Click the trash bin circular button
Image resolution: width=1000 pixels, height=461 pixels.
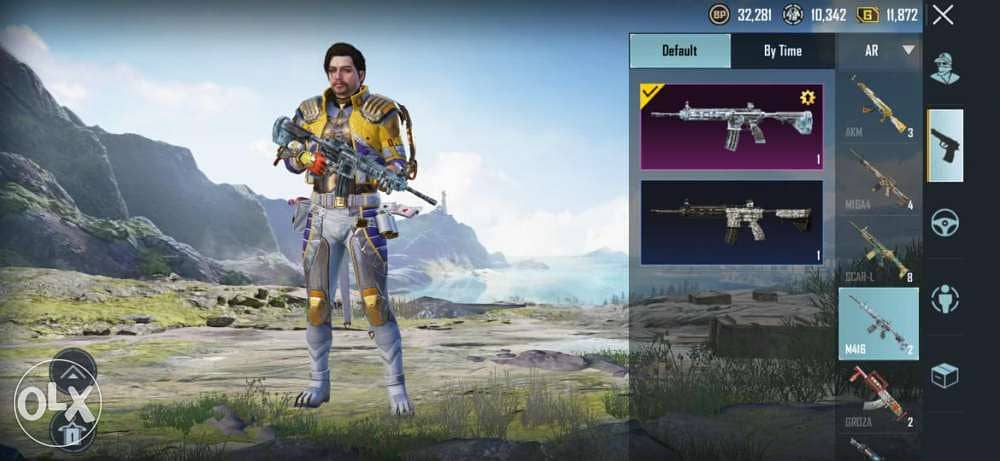click(72, 432)
